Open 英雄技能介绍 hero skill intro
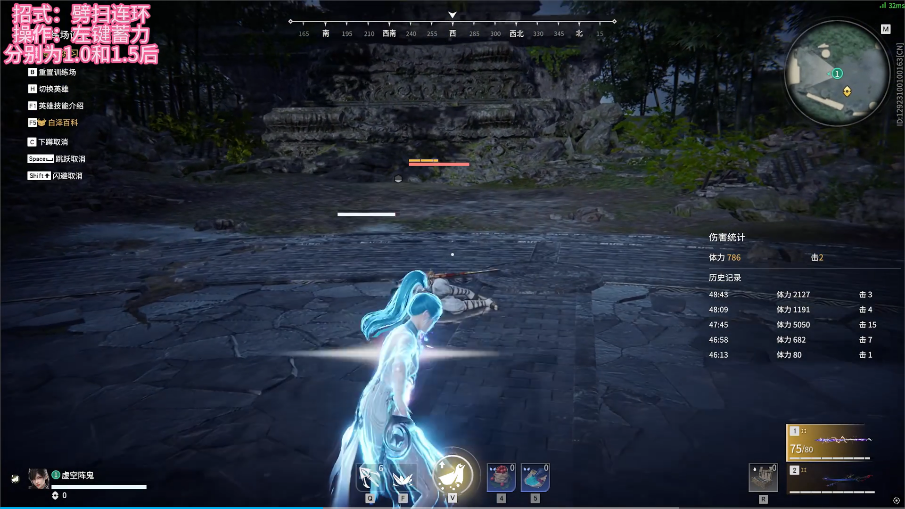The image size is (905, 509). point(60,106)
